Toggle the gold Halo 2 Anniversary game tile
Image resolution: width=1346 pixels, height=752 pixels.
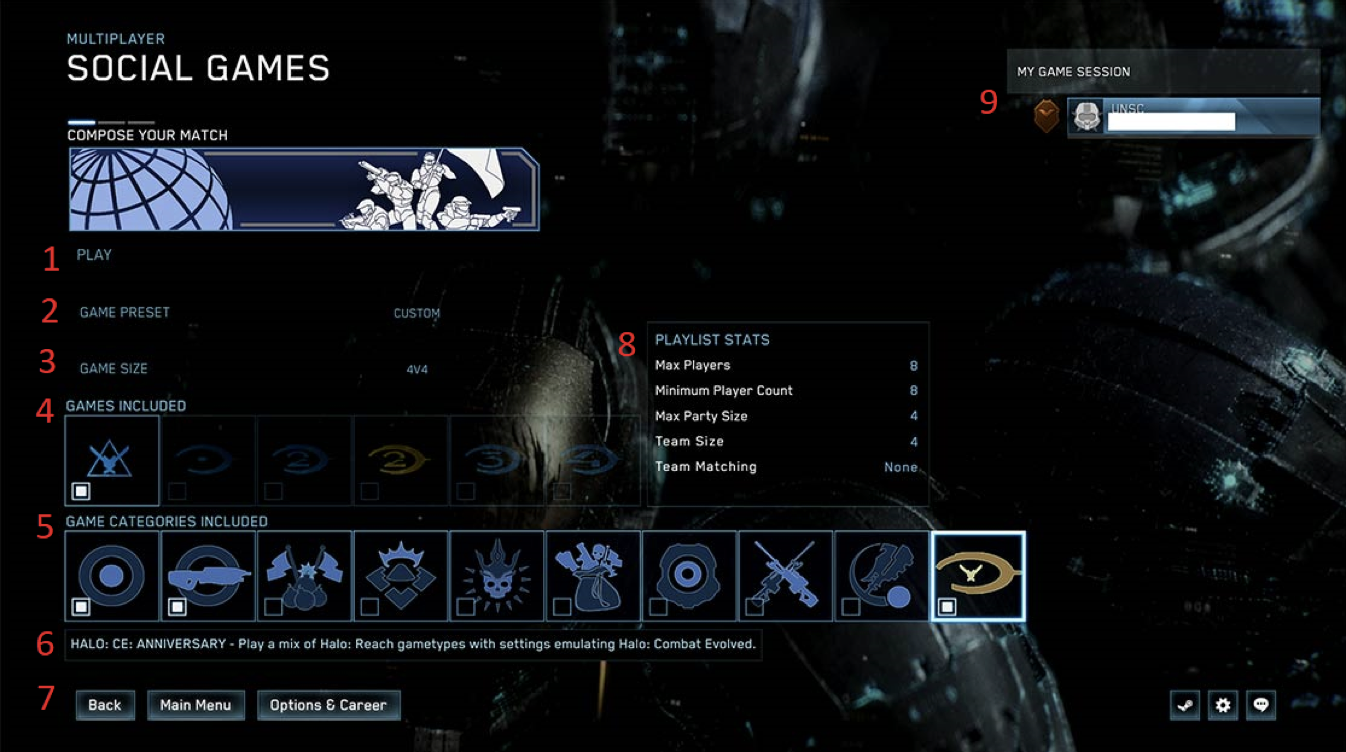click(x=400, y=460)
